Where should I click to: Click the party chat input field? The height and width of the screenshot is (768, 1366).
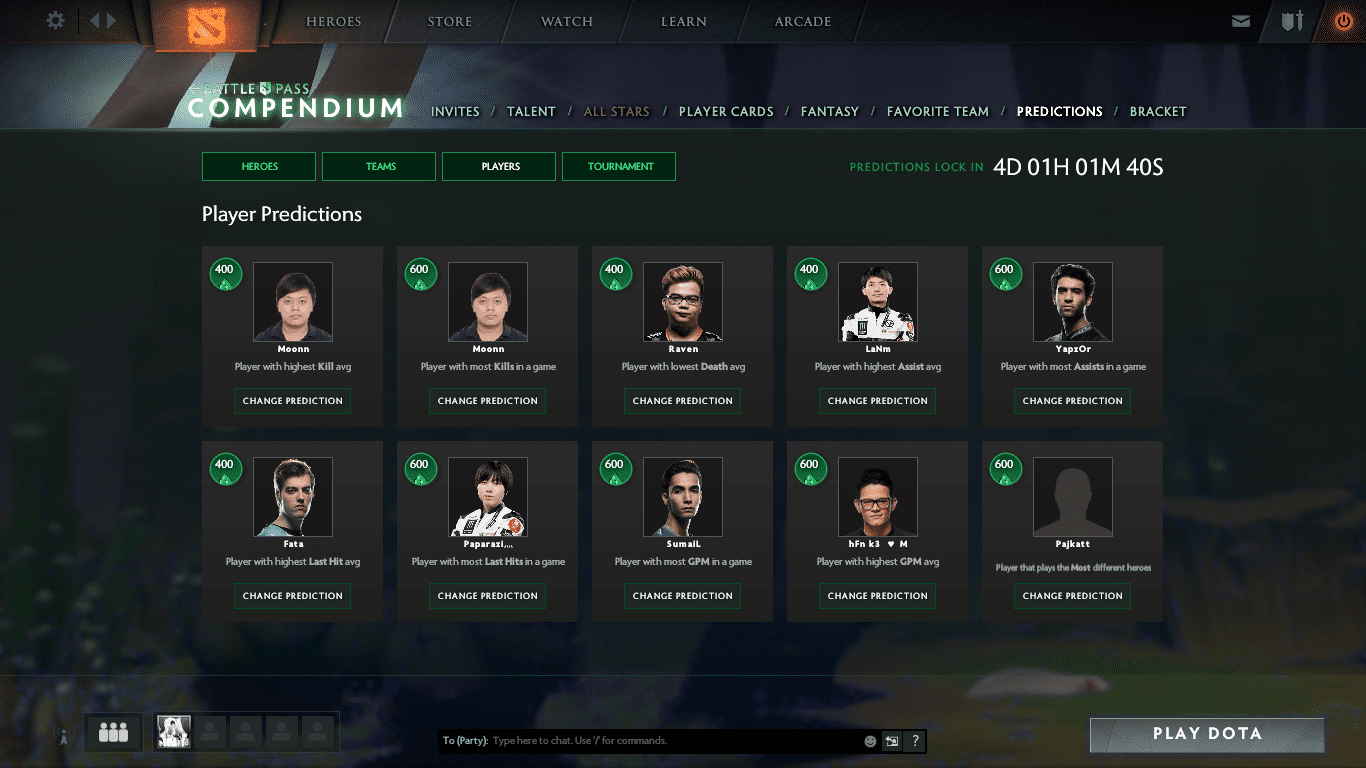point(650,741)
